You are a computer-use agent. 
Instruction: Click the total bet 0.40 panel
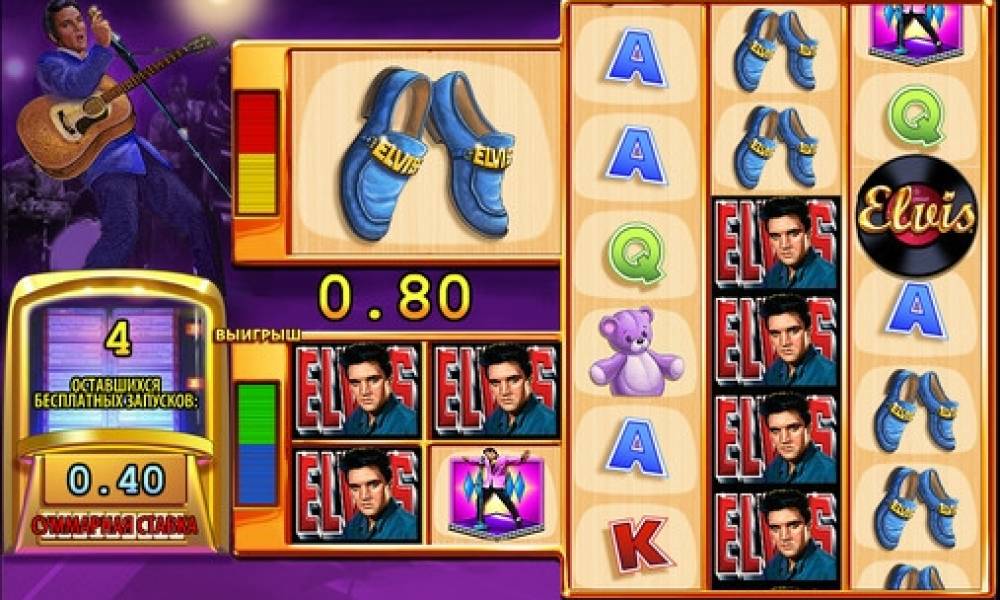(x=116, y=481)
